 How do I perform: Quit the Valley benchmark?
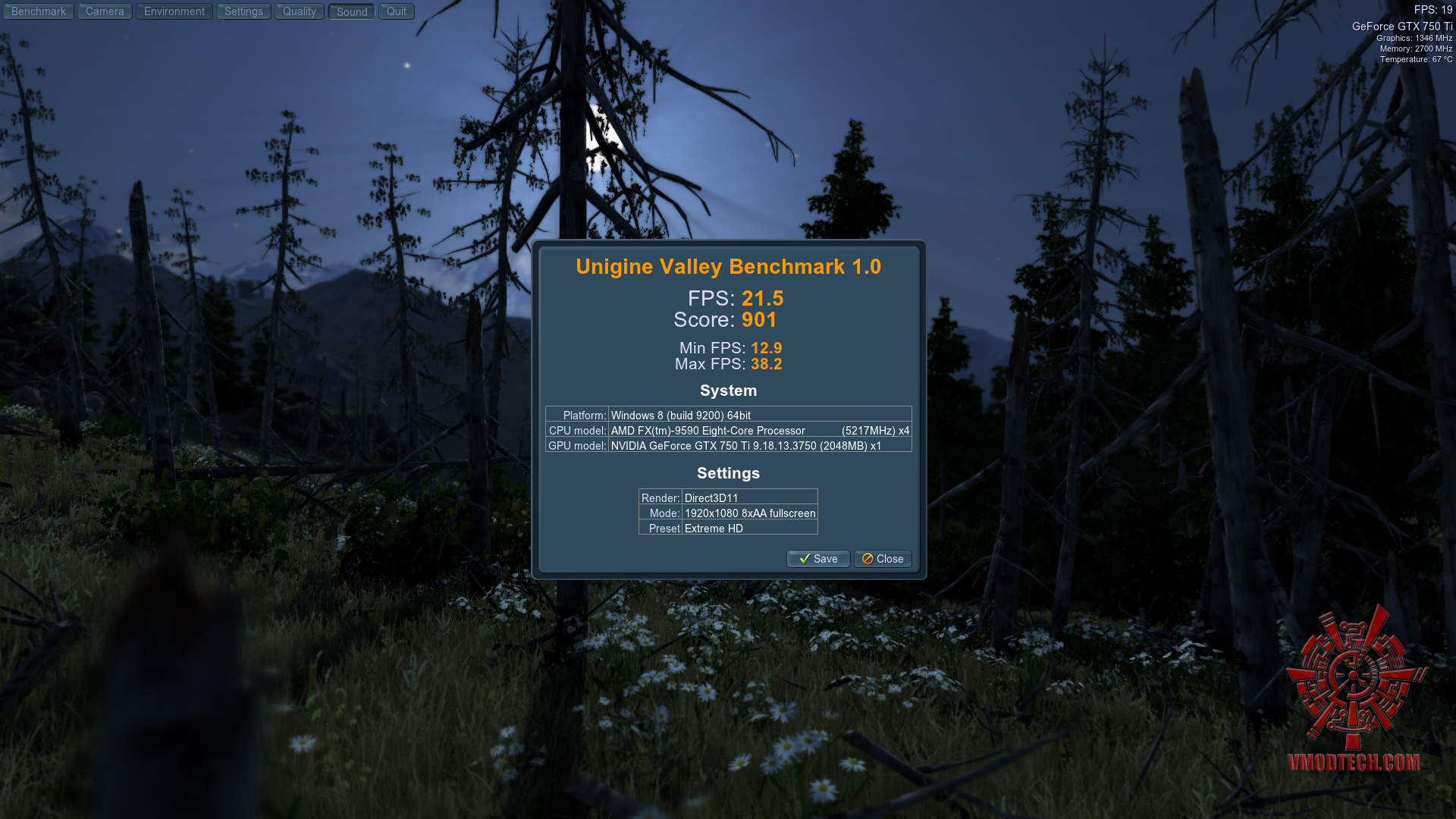pyautogui.click(x=397, y=11)
